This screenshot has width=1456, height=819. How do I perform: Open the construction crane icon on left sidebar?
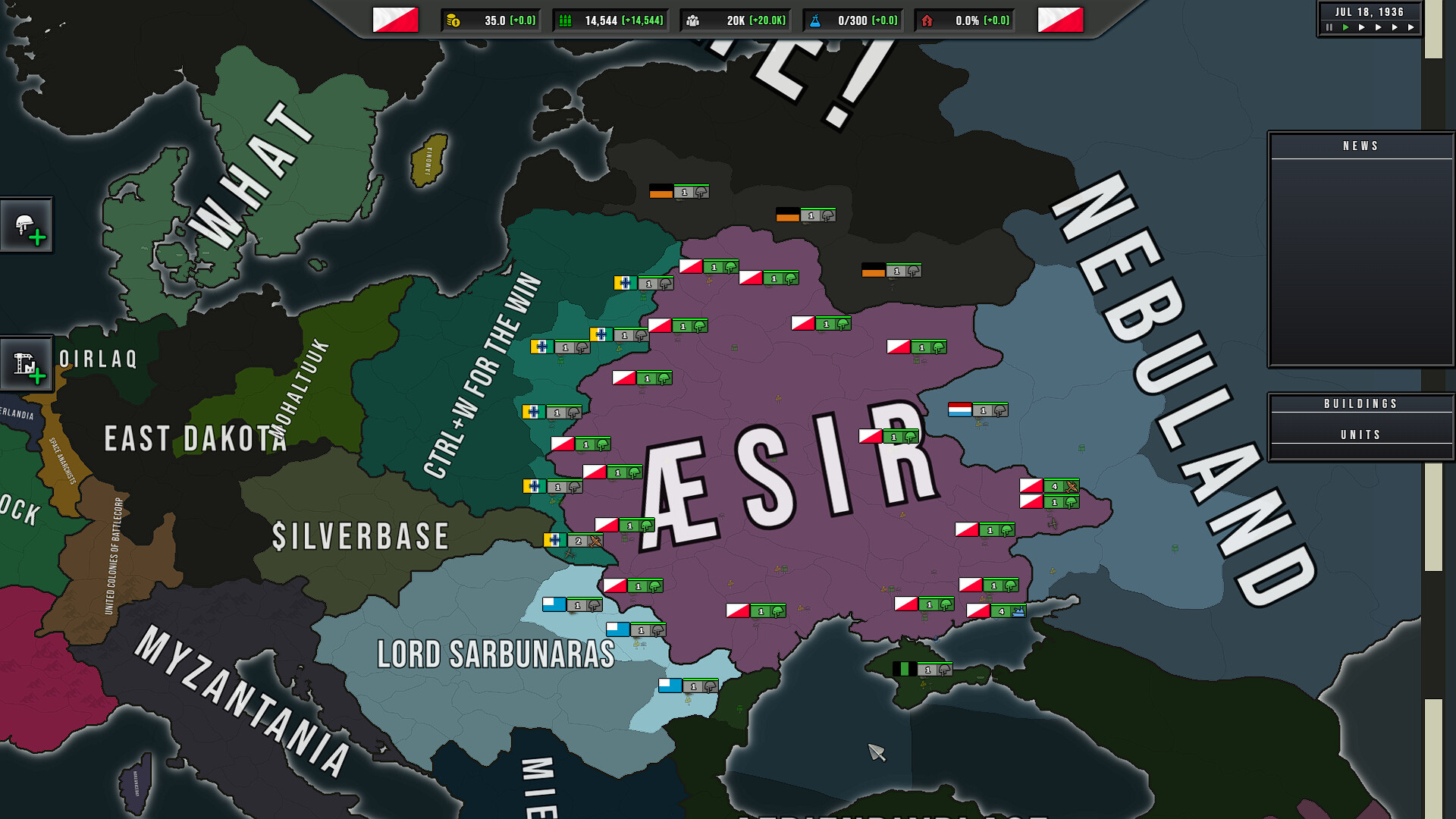pos(27,364)
